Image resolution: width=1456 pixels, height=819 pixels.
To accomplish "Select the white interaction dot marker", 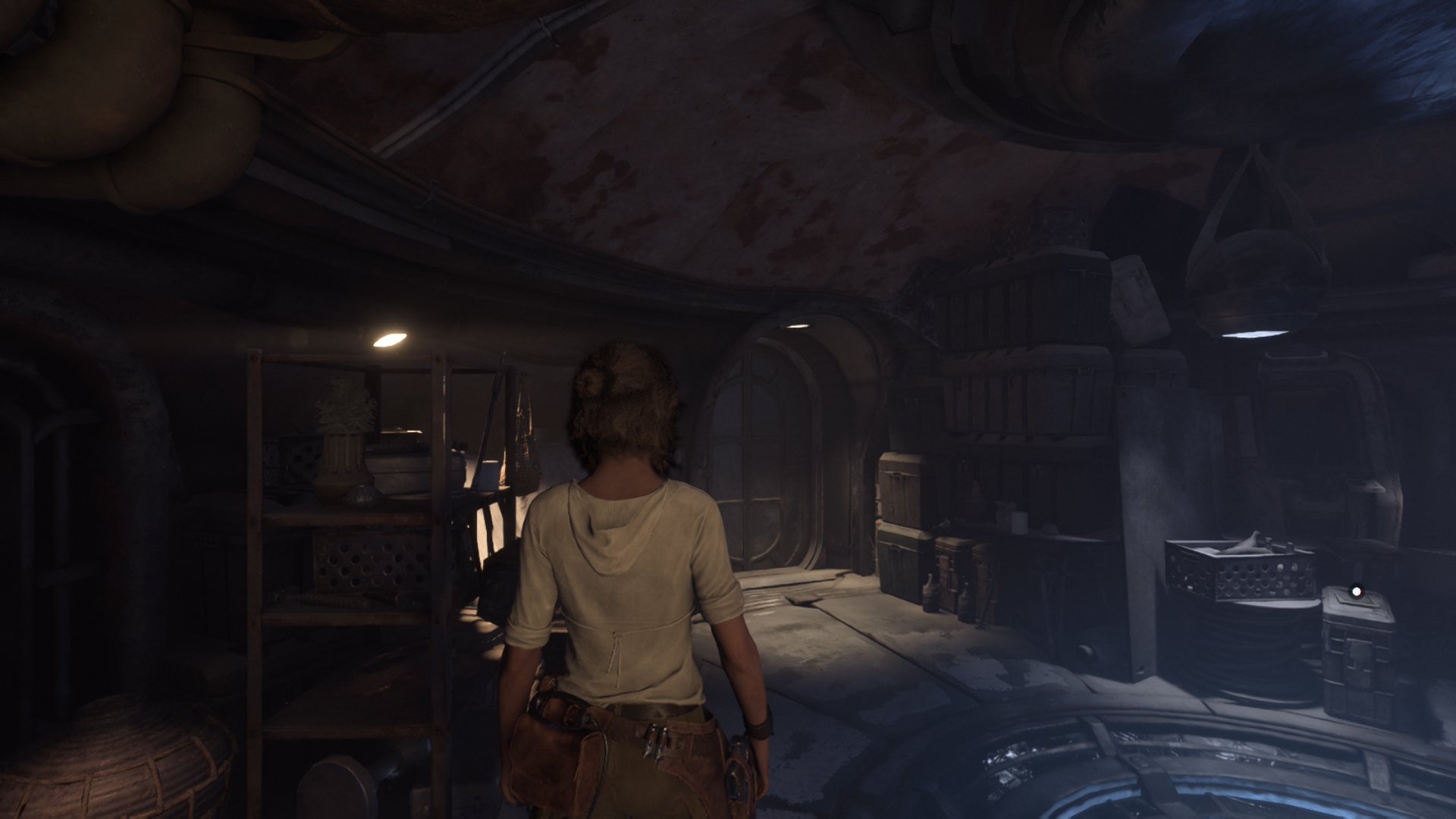I will (1357, 590).
